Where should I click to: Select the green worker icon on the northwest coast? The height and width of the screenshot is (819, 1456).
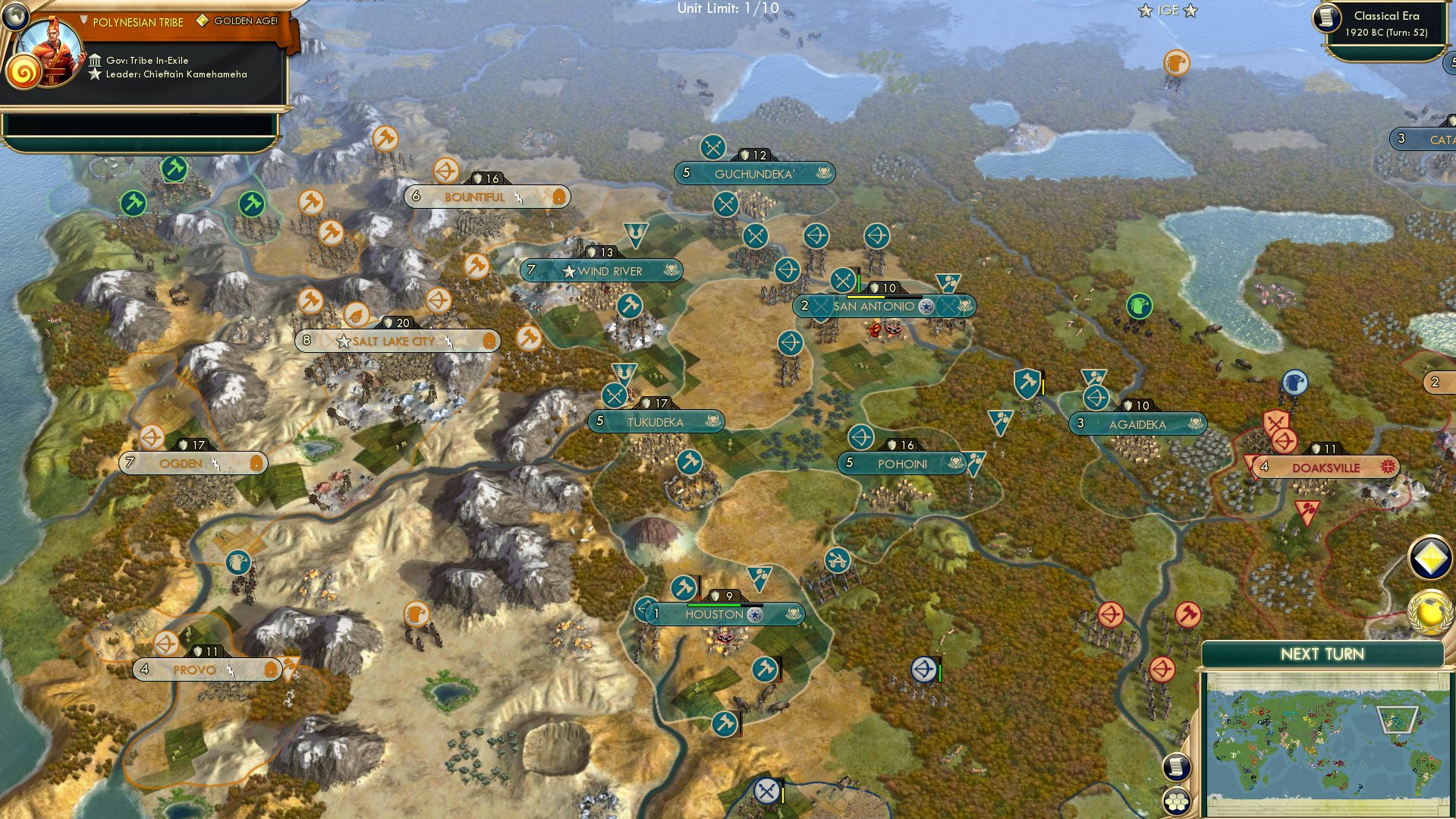click(134, 202)
